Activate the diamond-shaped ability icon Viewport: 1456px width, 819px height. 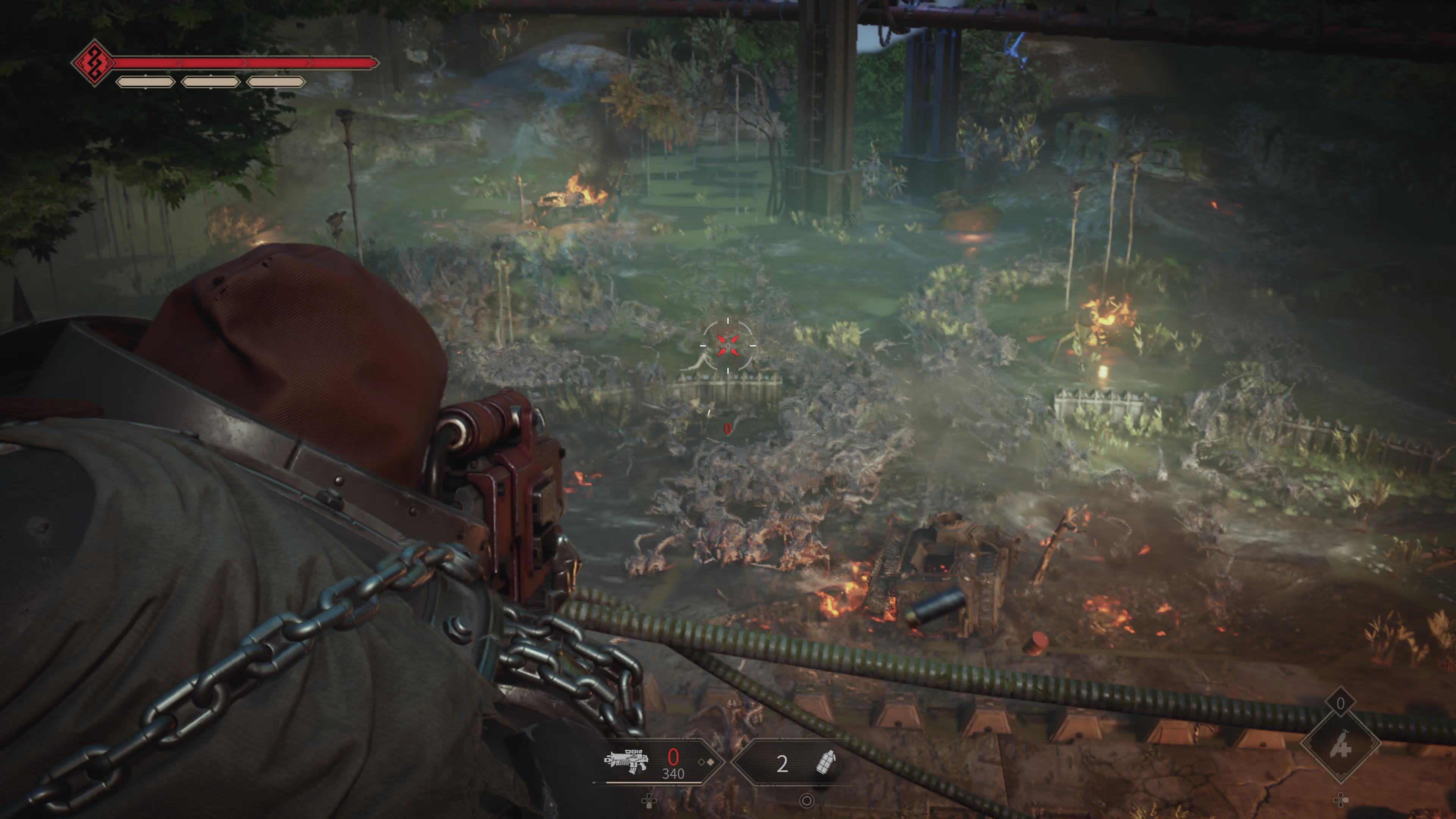[1341, 746]
